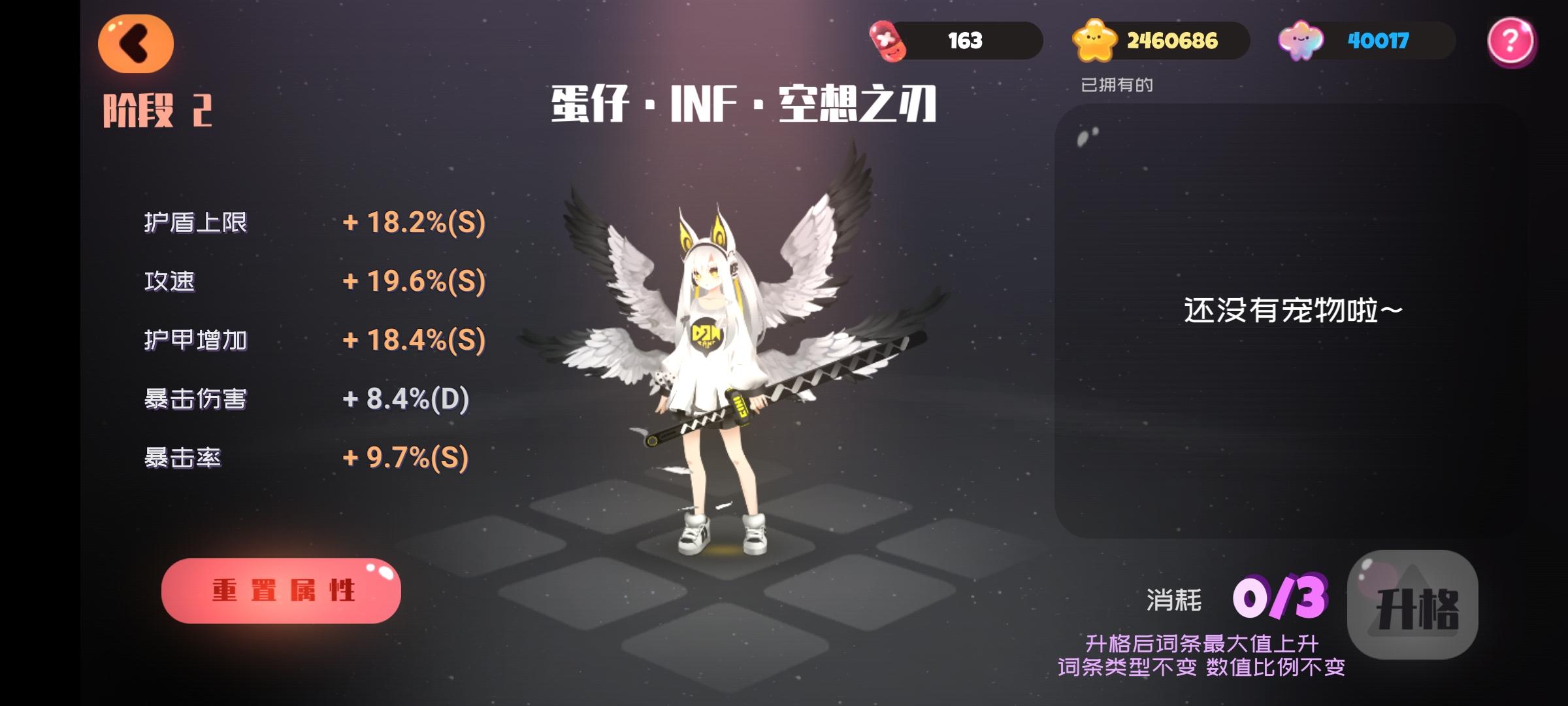The height and width of the screenshot is (706, 1568).
Task: Click the orange back arrow icon
Action: pos(137,43)
